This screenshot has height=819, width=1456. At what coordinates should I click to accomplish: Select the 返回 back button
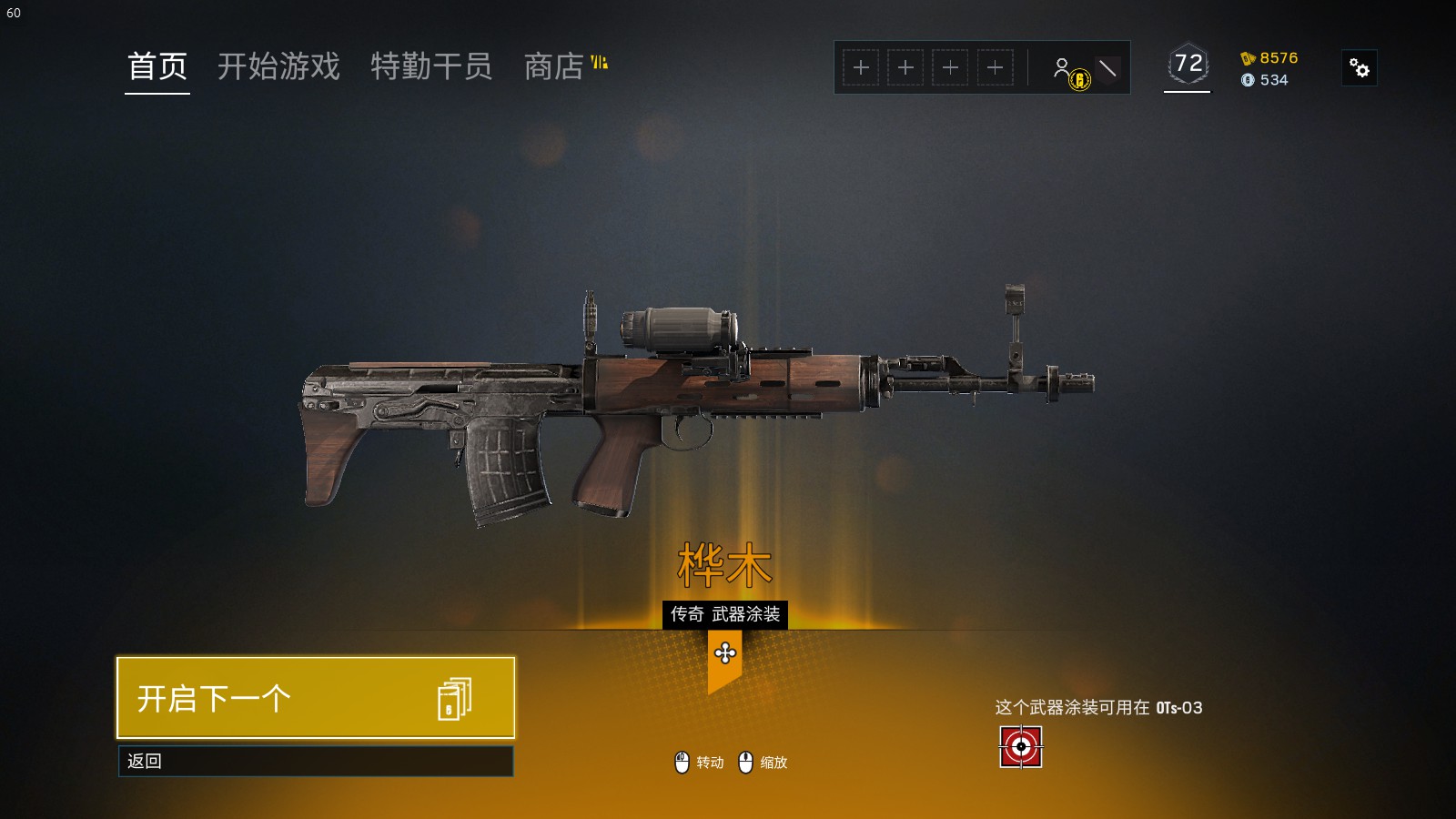[x=316, y=762]
